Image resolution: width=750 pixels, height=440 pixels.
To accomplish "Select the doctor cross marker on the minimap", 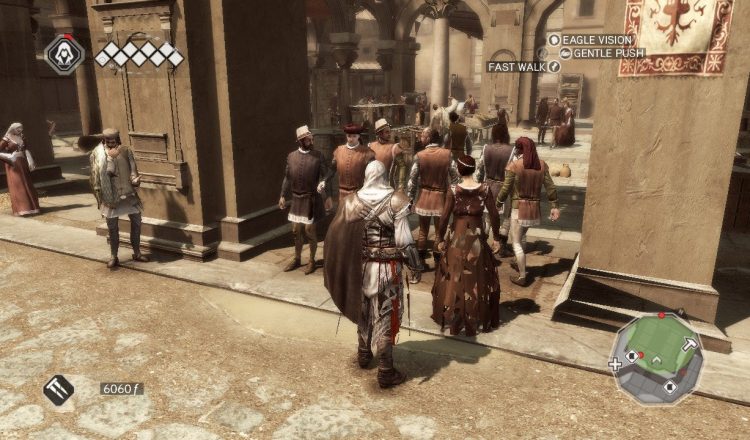I will point(614,364).
